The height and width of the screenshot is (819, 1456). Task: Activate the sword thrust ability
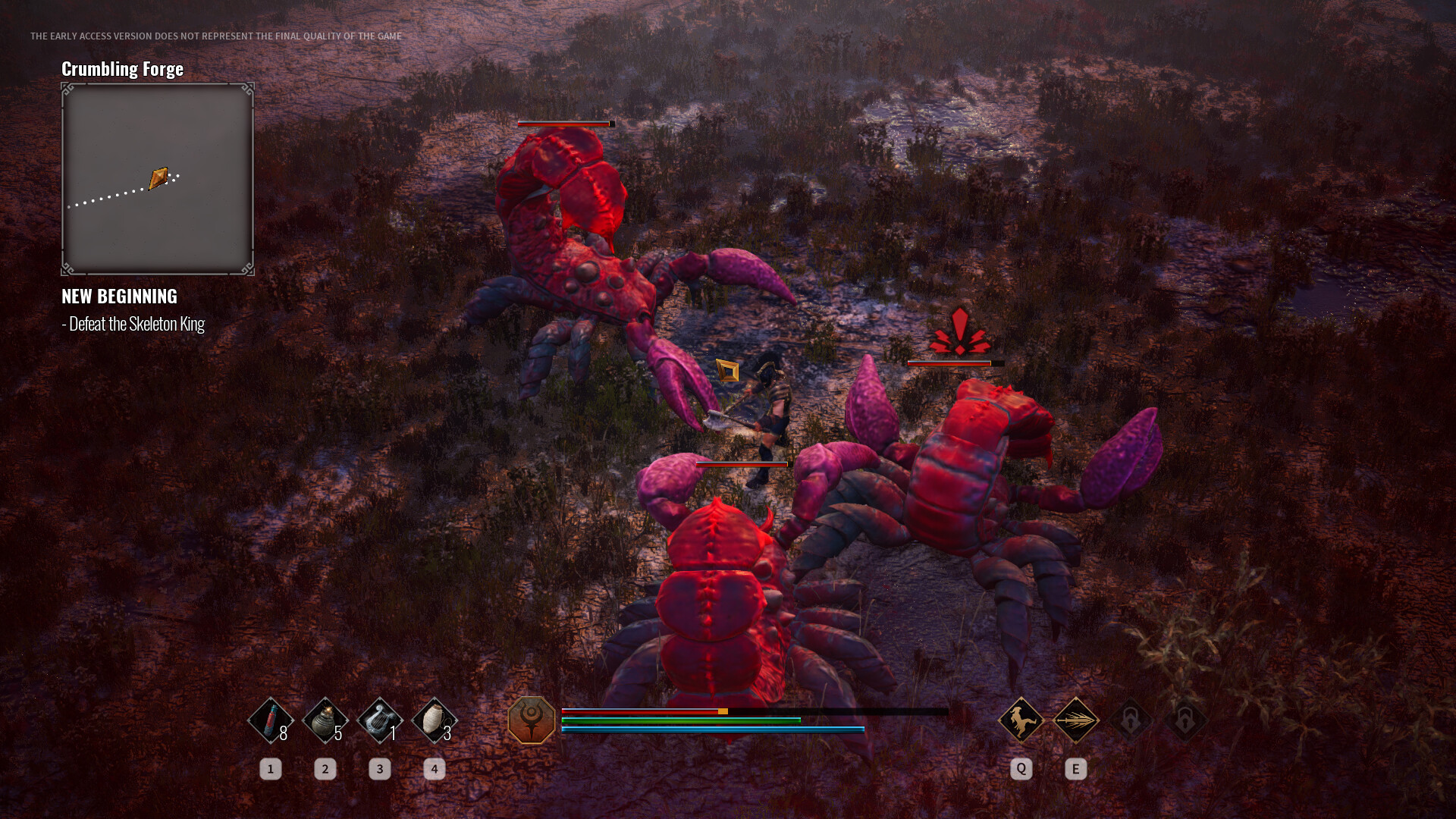pos(1075,720)
